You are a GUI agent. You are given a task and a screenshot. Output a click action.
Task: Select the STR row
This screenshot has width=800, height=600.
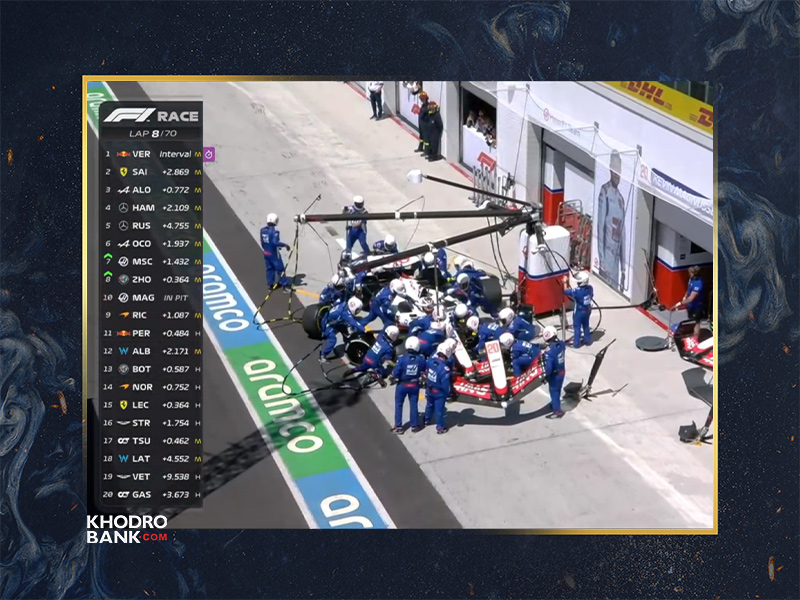coord(150,422)
